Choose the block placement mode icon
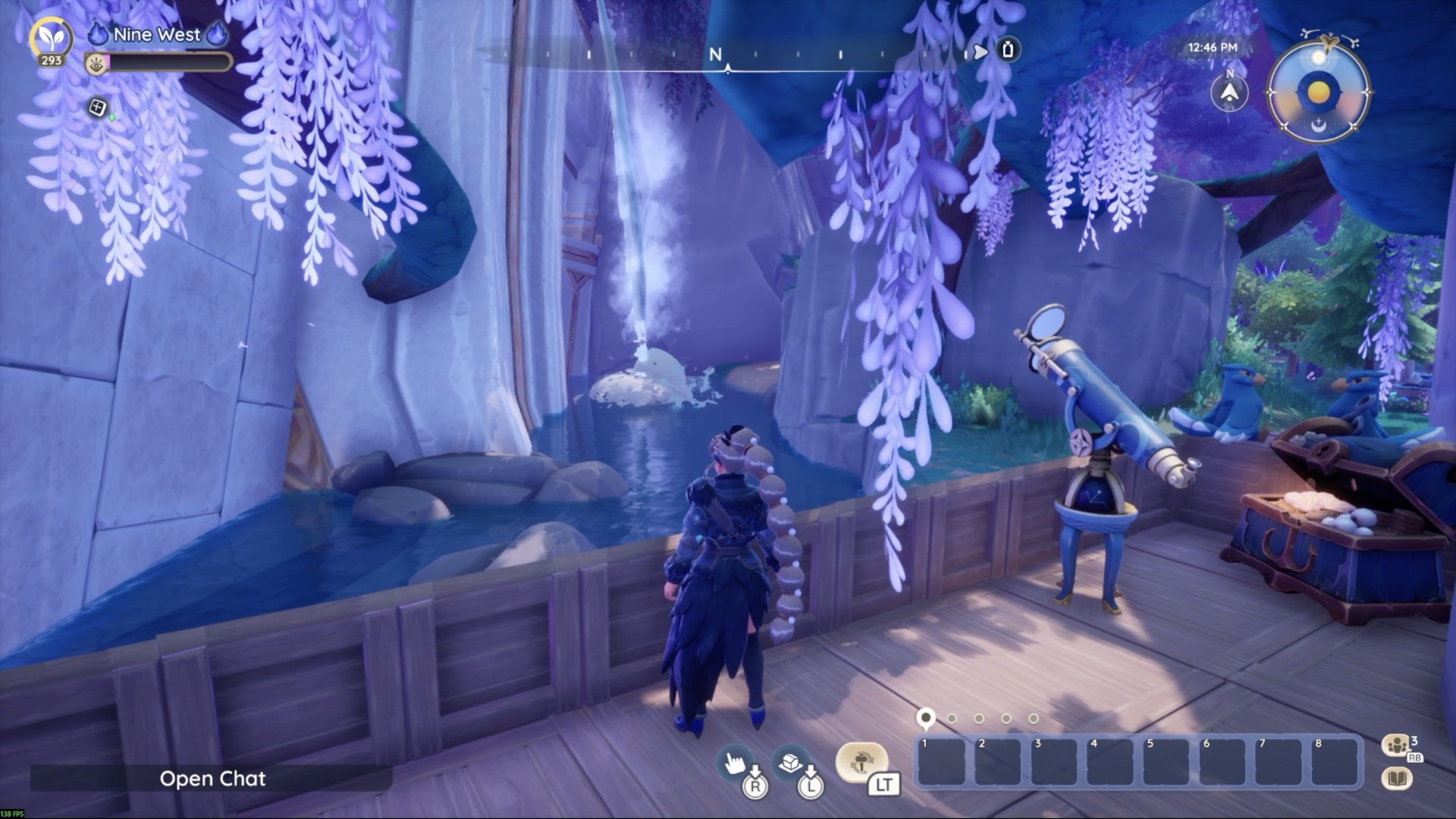The image size is (1456, 819). pos(790,761)
